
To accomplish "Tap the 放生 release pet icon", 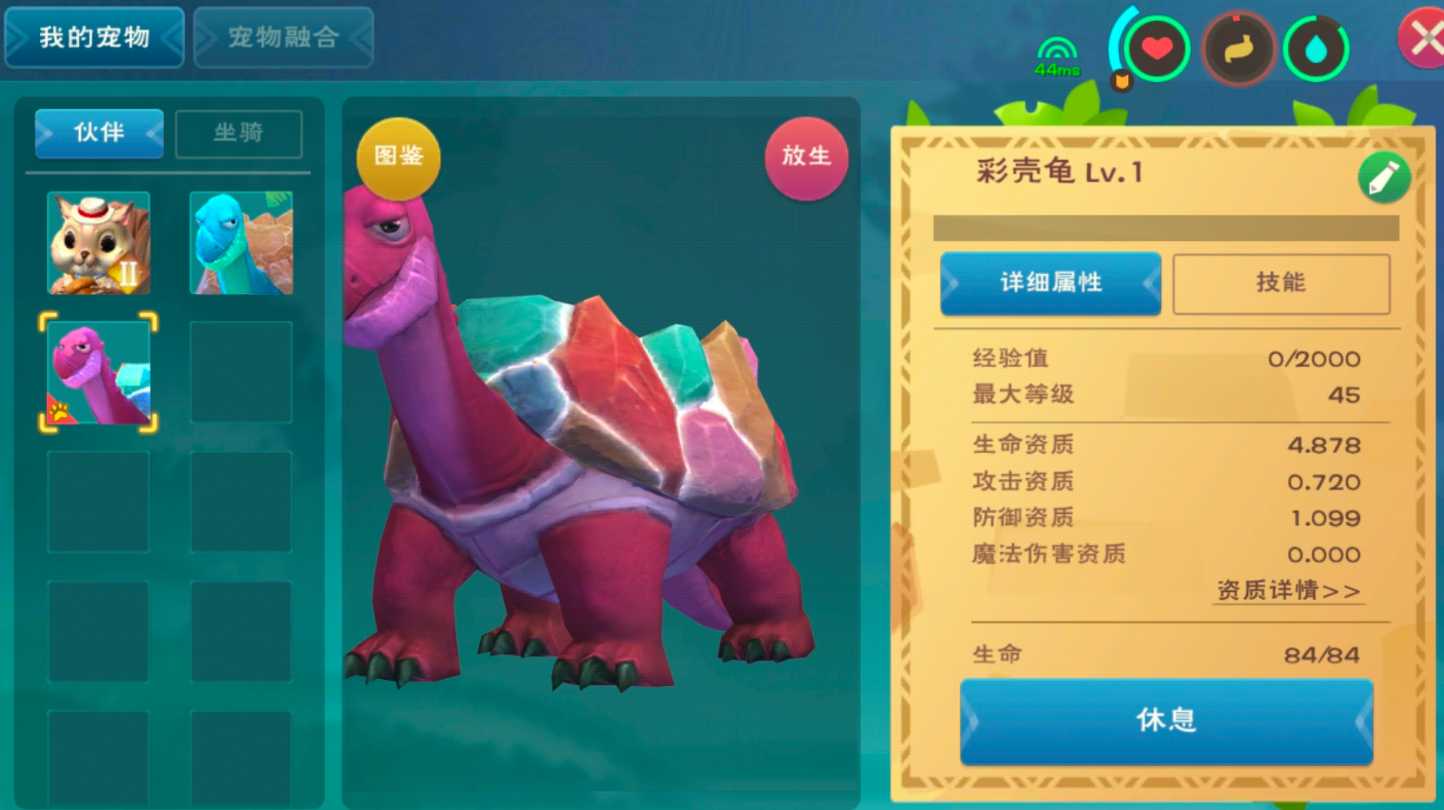I will pyautogui.click(x=806, y=157).
